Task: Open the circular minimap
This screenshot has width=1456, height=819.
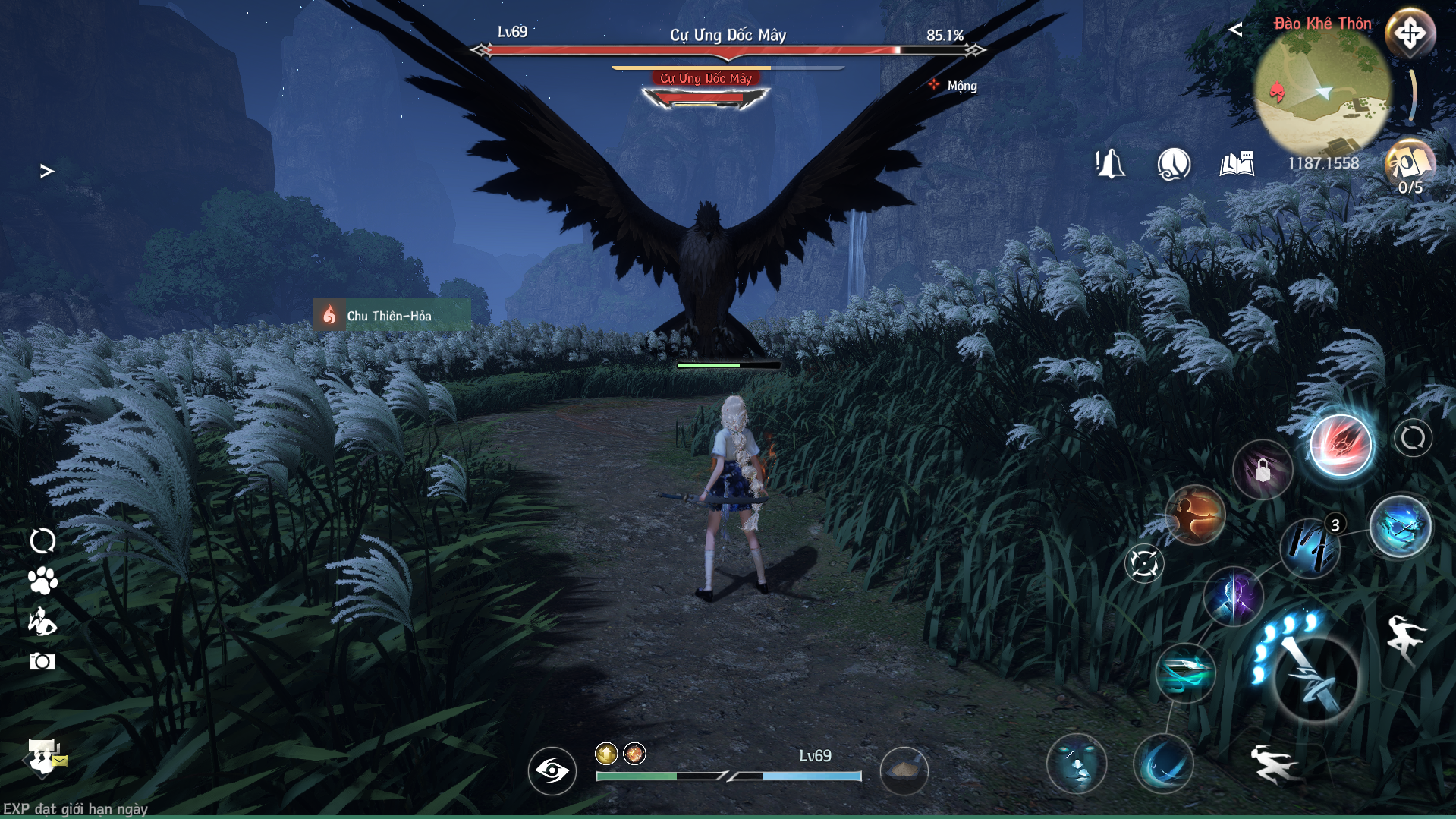Action: pyautogui.click(x=1322, y=93)
